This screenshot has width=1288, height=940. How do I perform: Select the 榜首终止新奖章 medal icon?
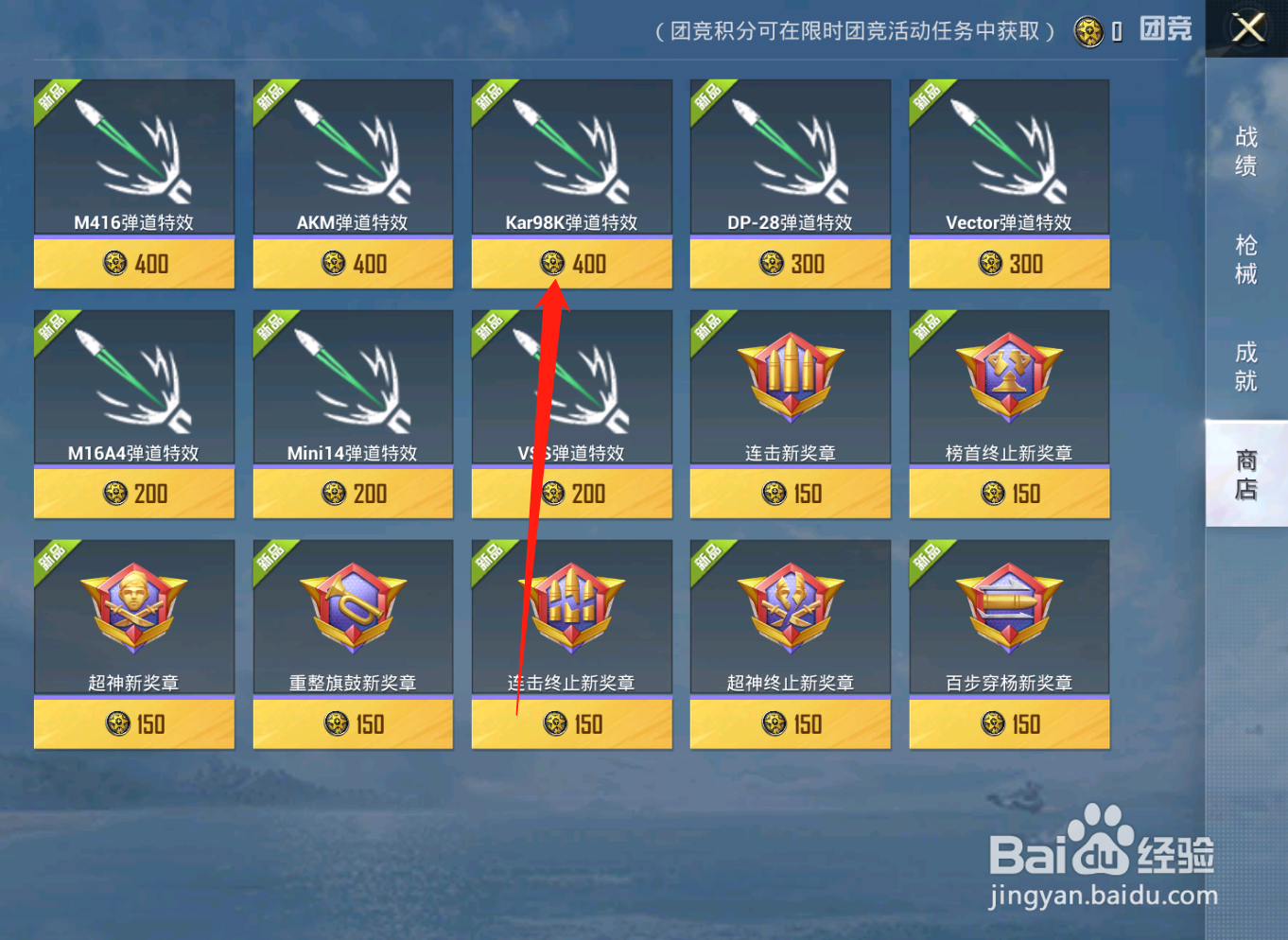click(1008, 378)
